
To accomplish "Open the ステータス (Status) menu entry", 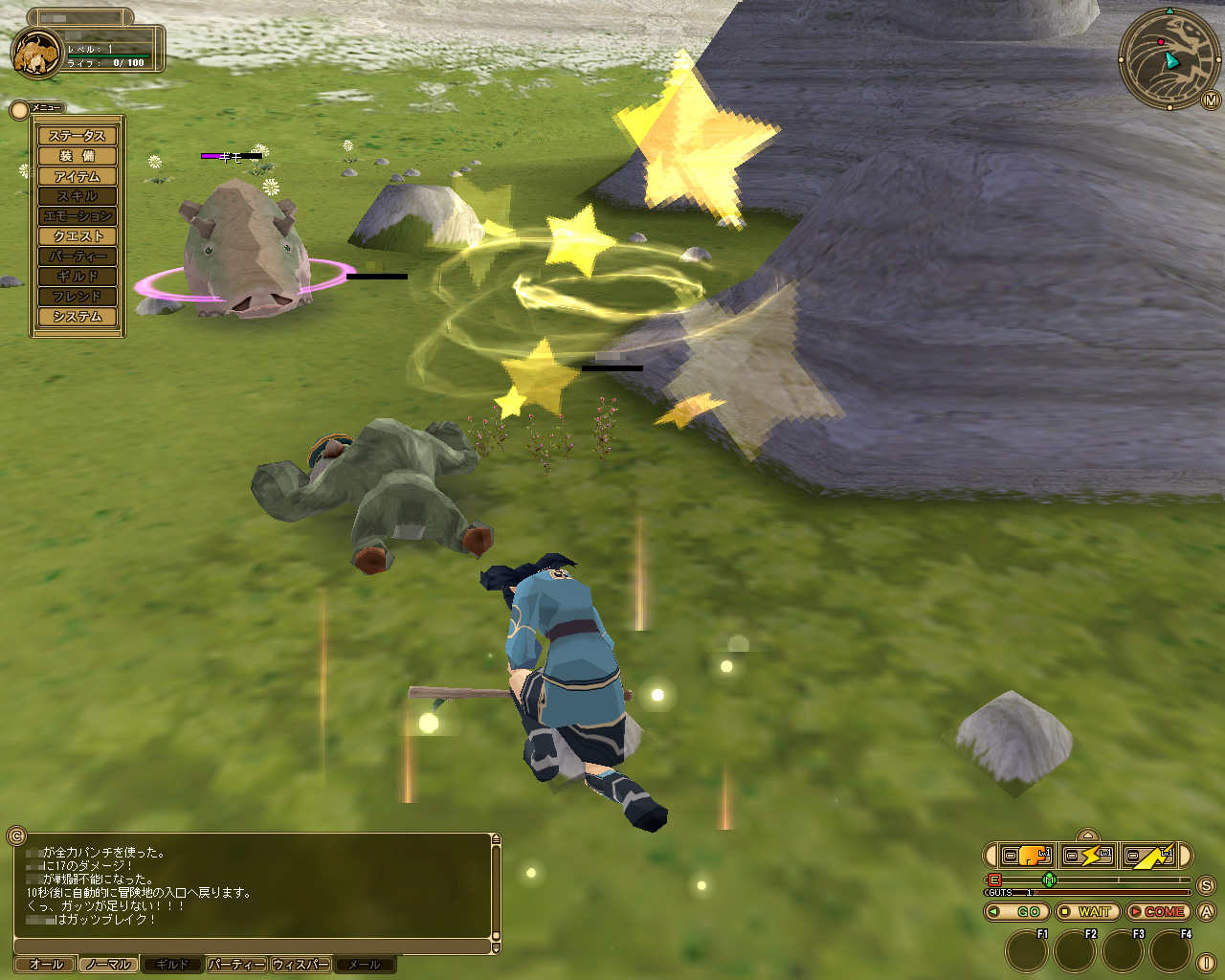I will point(78,136).
